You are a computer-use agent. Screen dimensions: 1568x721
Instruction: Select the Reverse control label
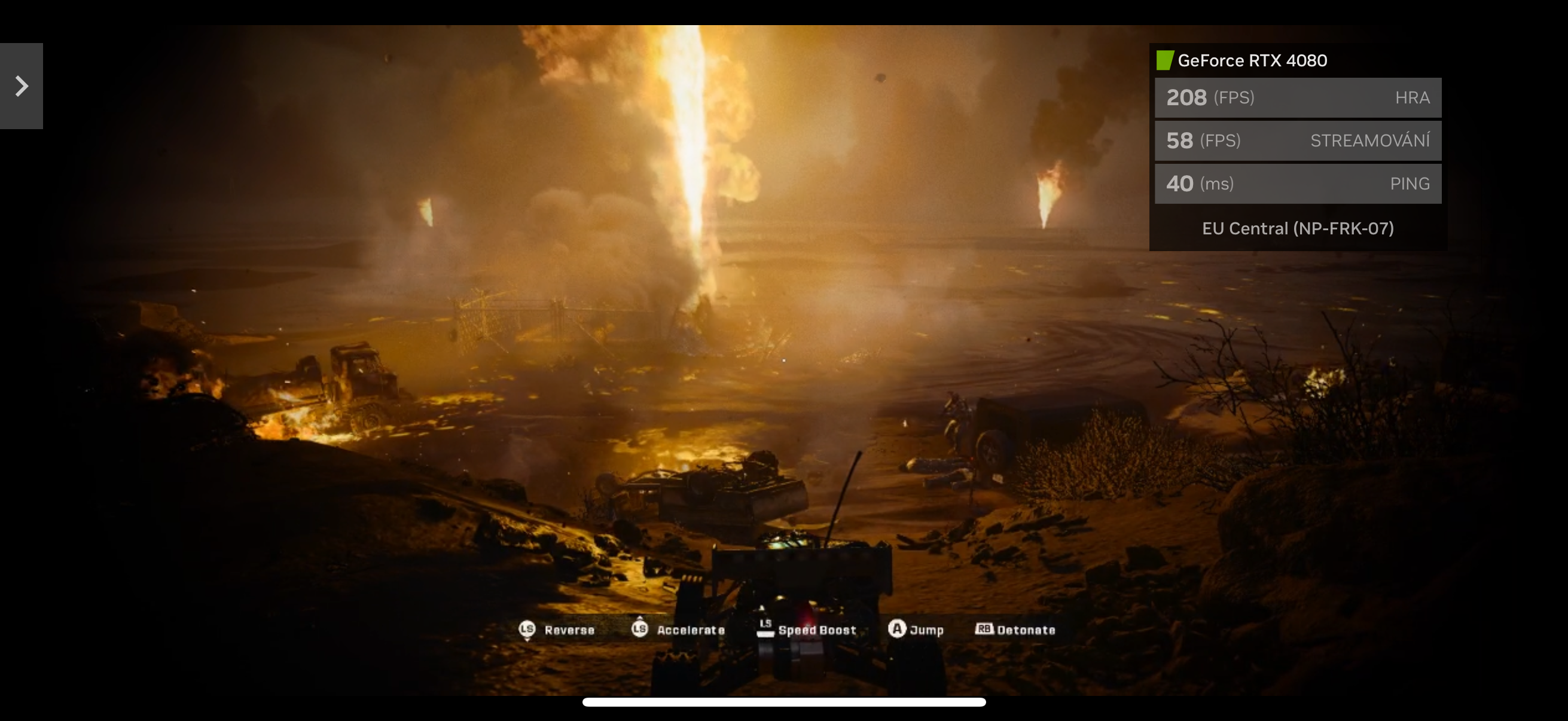[x=569, y=630]
